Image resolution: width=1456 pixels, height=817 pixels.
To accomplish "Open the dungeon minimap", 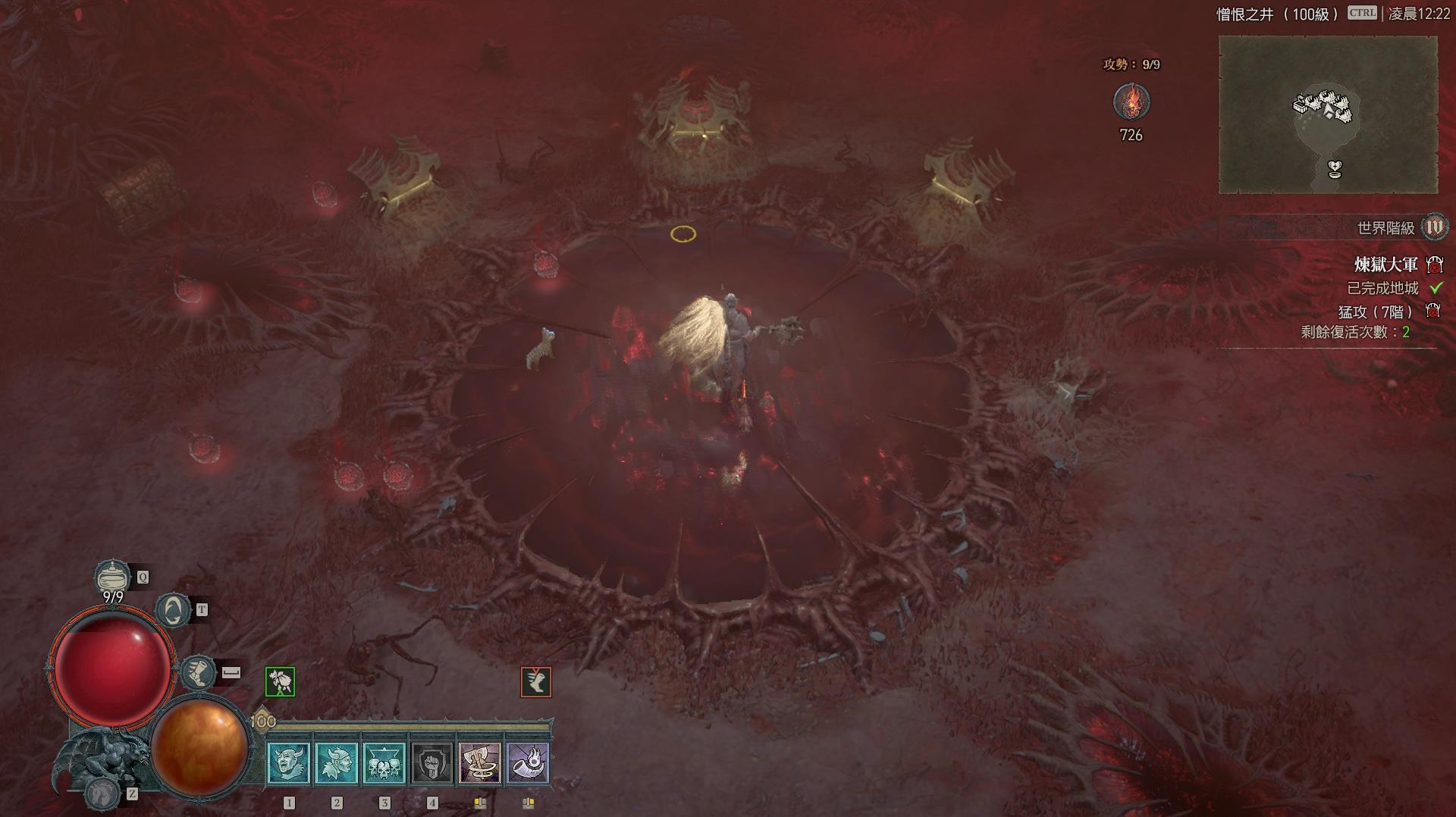I will pyautogui.click(x=1328, y=115).
